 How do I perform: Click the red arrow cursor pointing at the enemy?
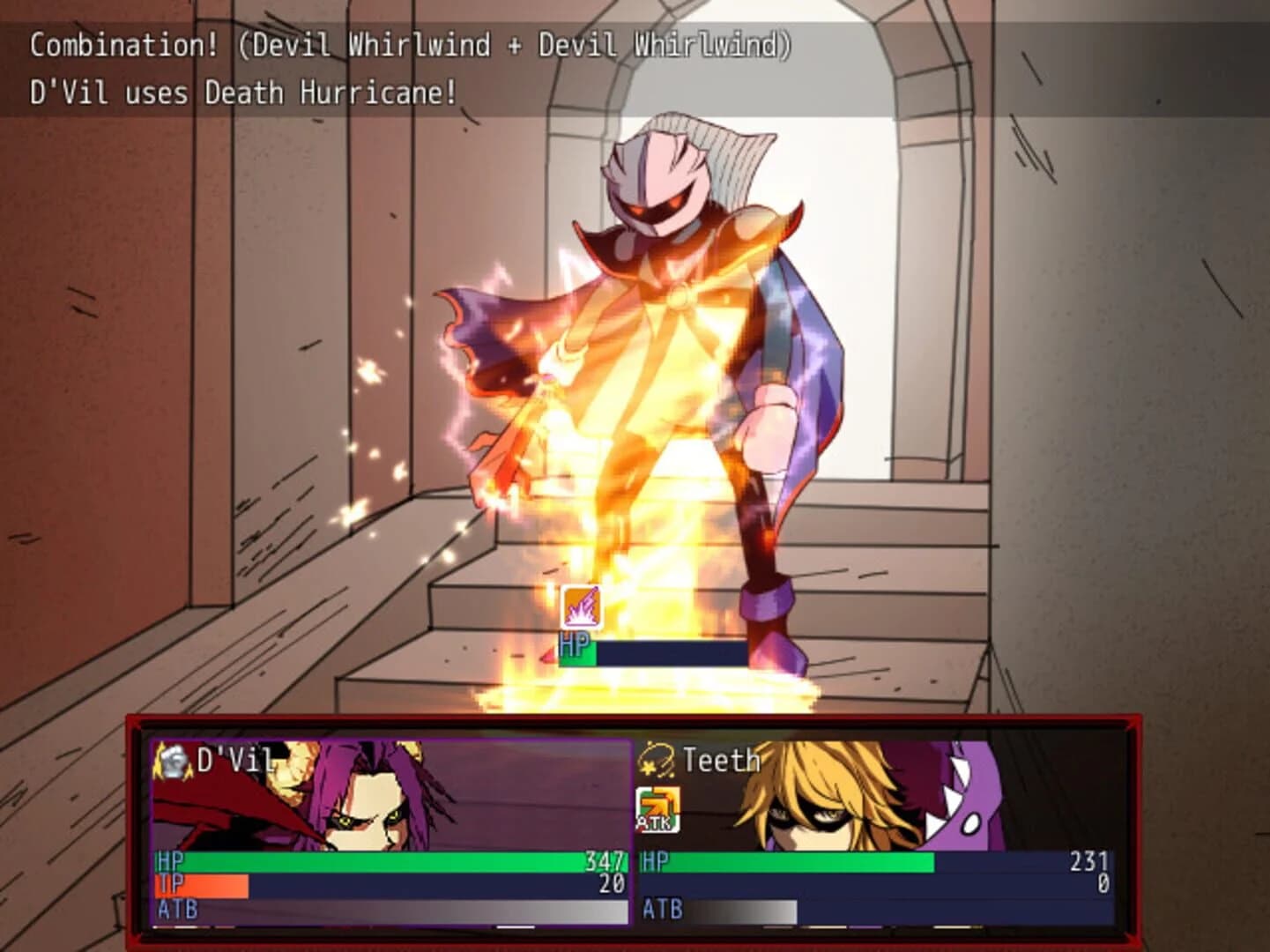(x=549, y=654)
